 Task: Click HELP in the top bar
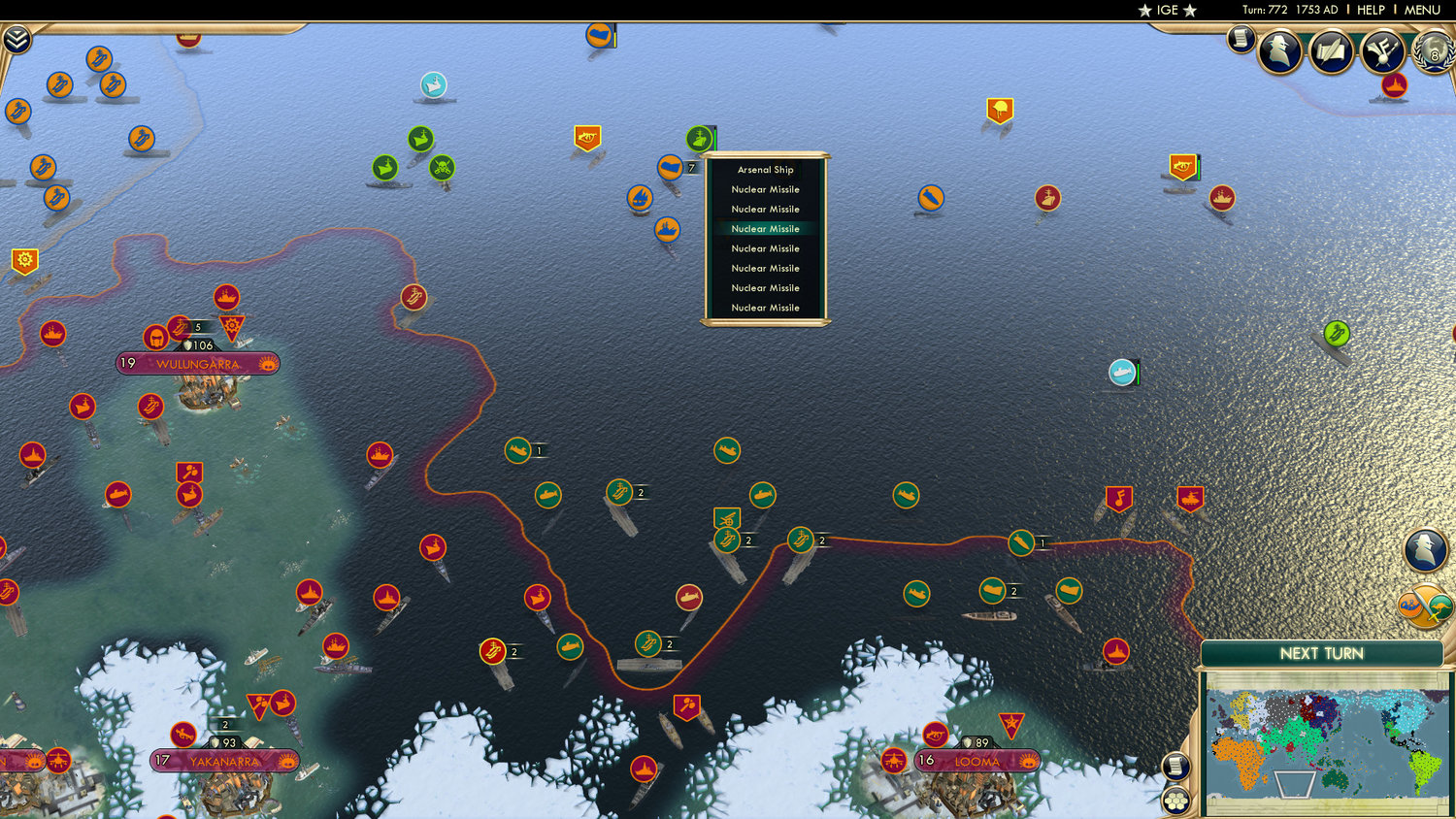tap(1372, 10)
